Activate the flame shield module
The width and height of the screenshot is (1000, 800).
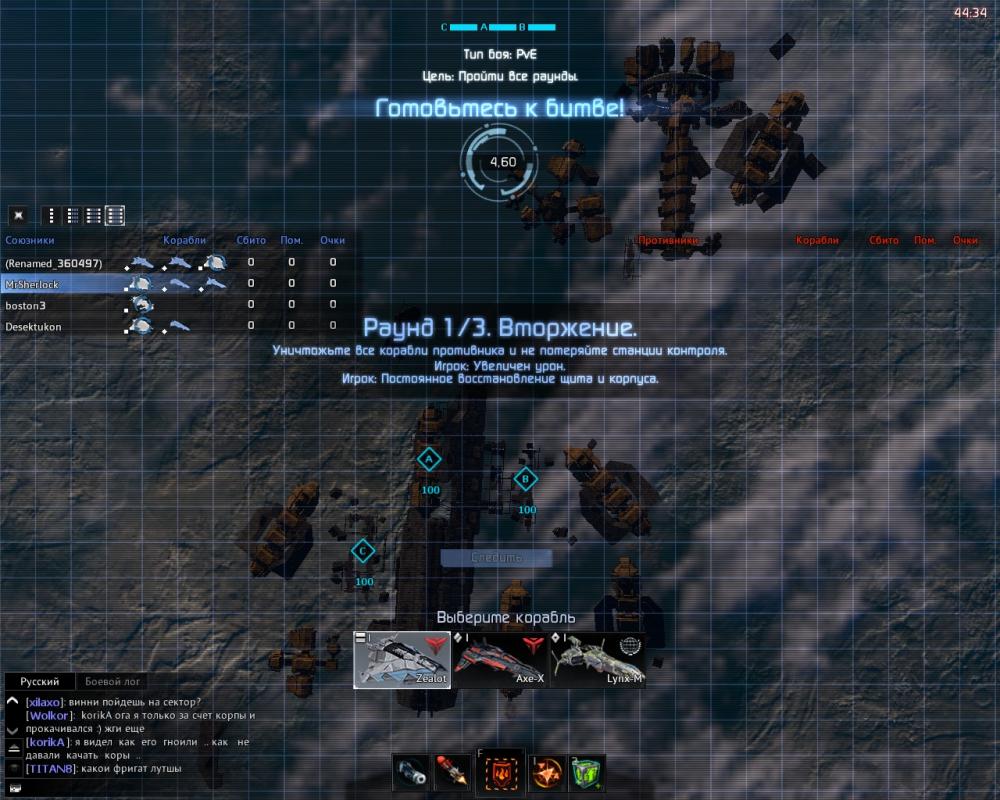(x=499, y=773)
